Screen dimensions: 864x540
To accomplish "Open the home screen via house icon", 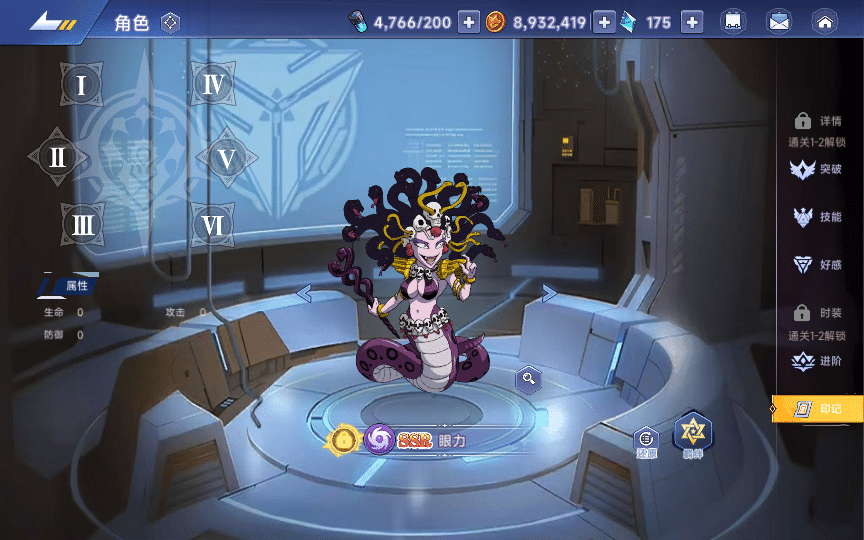I will (824, 22).
